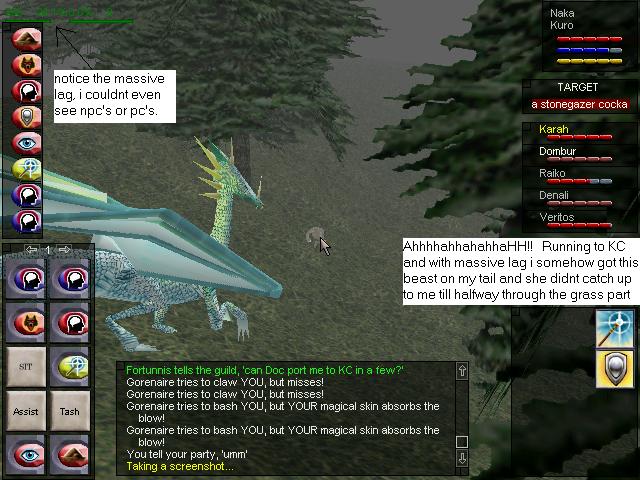Cast the wolf head spell gem in the spell bar
Screen dimensions: 640x480
point(25,65)
